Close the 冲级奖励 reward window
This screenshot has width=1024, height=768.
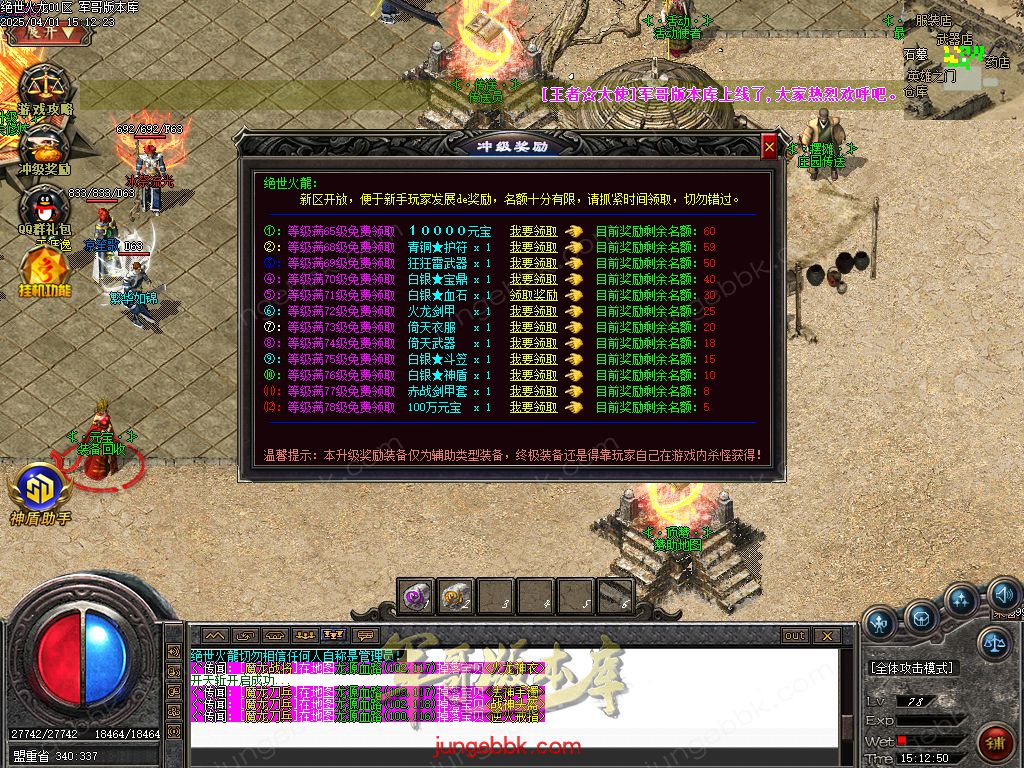tap(769, 148)
